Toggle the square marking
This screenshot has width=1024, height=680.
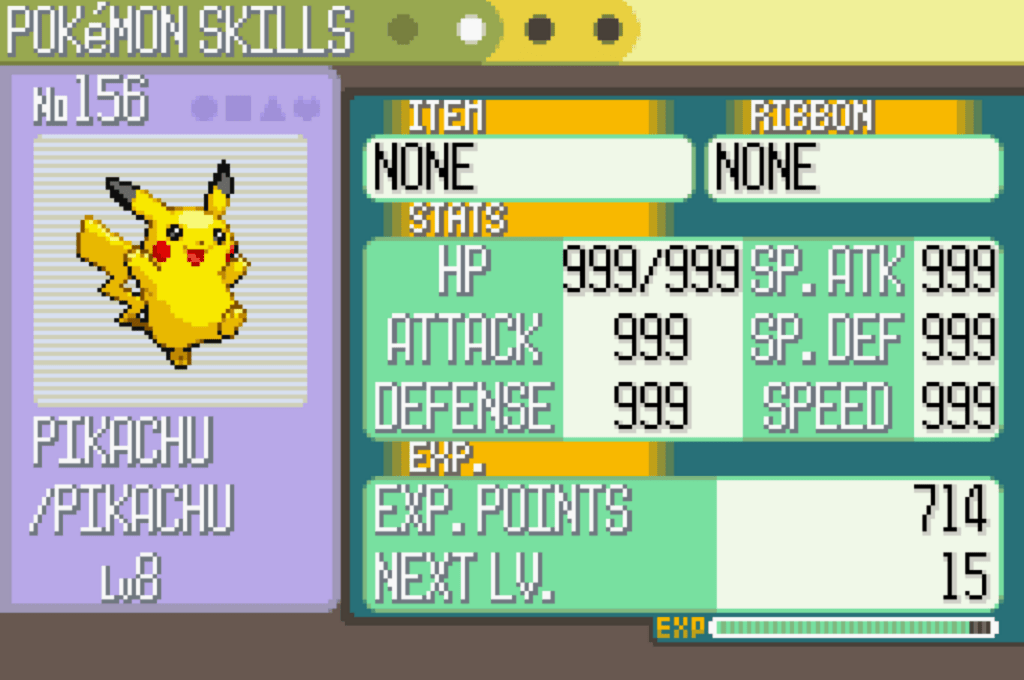238,108
